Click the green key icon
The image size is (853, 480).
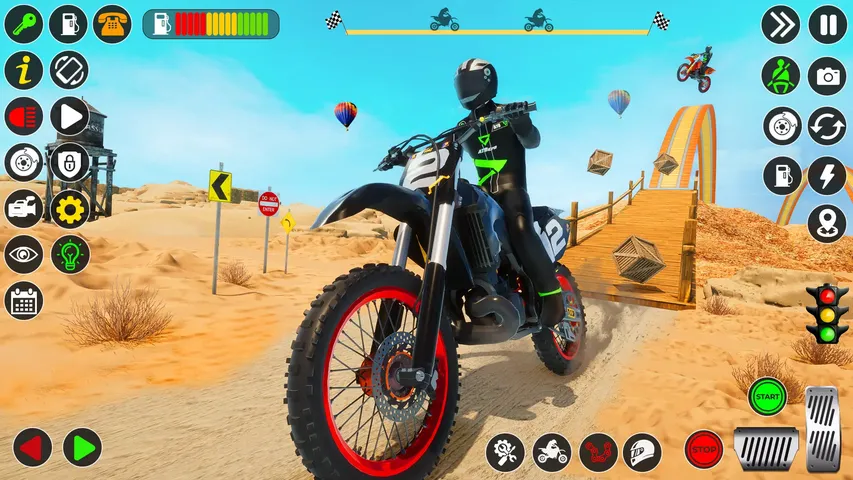coord(23,23)
